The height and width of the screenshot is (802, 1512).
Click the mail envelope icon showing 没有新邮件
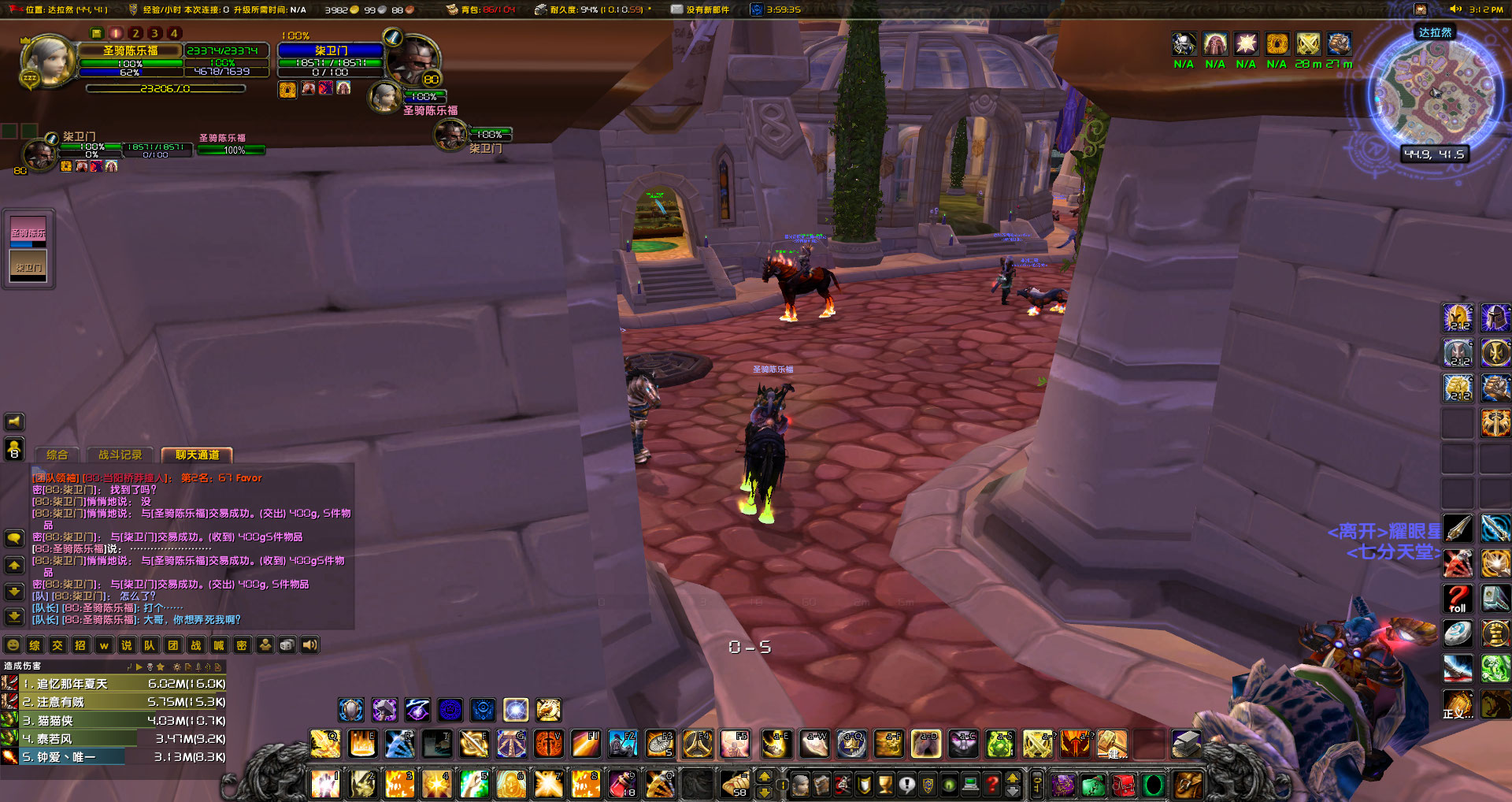[676, 10]
